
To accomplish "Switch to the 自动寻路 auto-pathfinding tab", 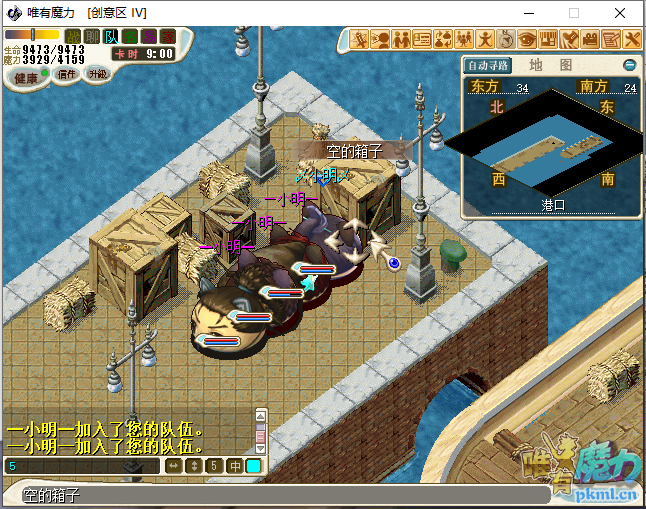I will [x=489, y=65].
